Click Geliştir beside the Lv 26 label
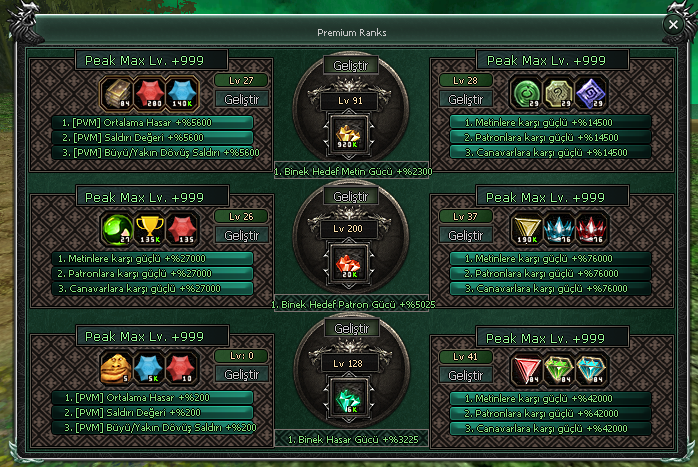Image resolution: width=698 pixels, height=467 pixels. (242, 235)
